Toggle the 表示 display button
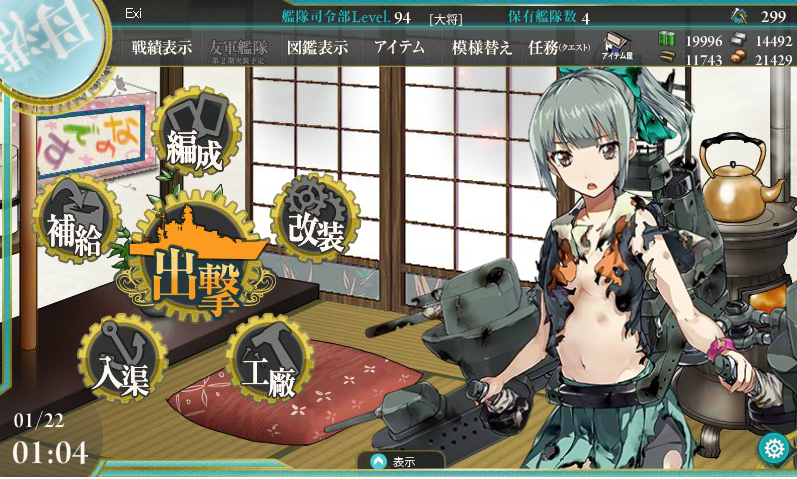Image resolution: width=797 pixels, height=479 pixels. tap(401, 462)
